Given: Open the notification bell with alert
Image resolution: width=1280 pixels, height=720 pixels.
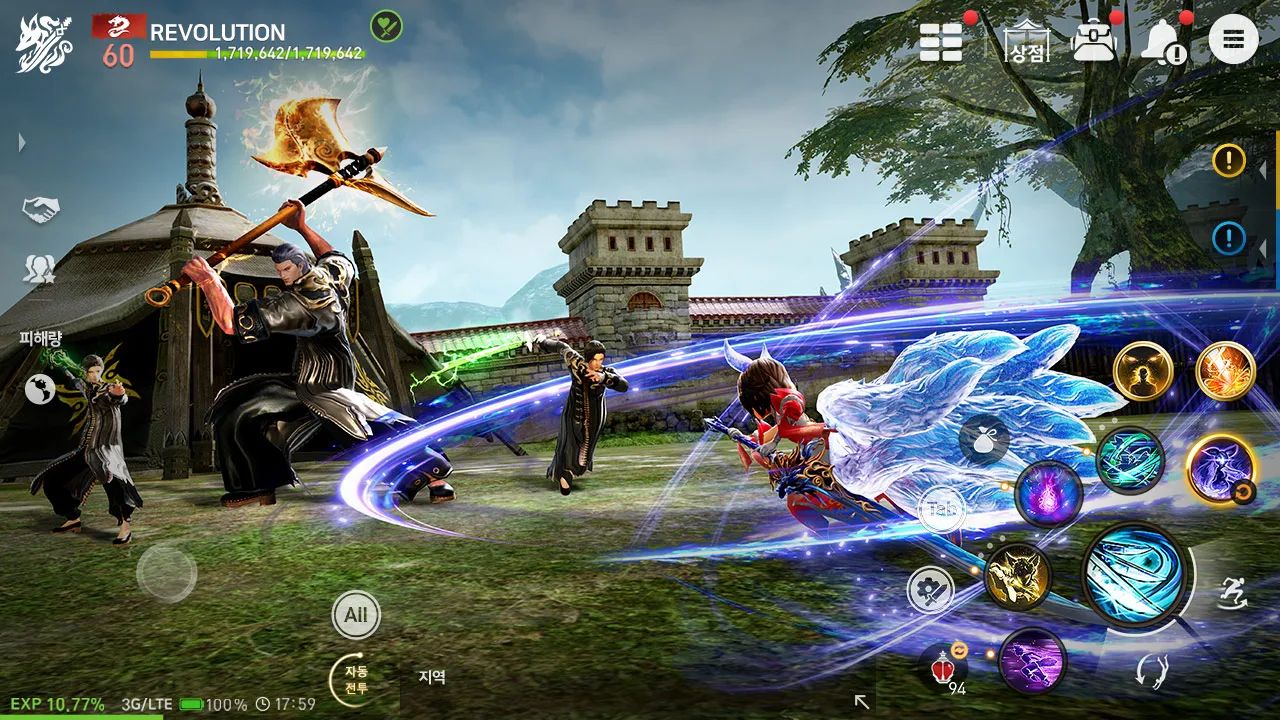Looking at the screenshot, I should pos(1162,40).
